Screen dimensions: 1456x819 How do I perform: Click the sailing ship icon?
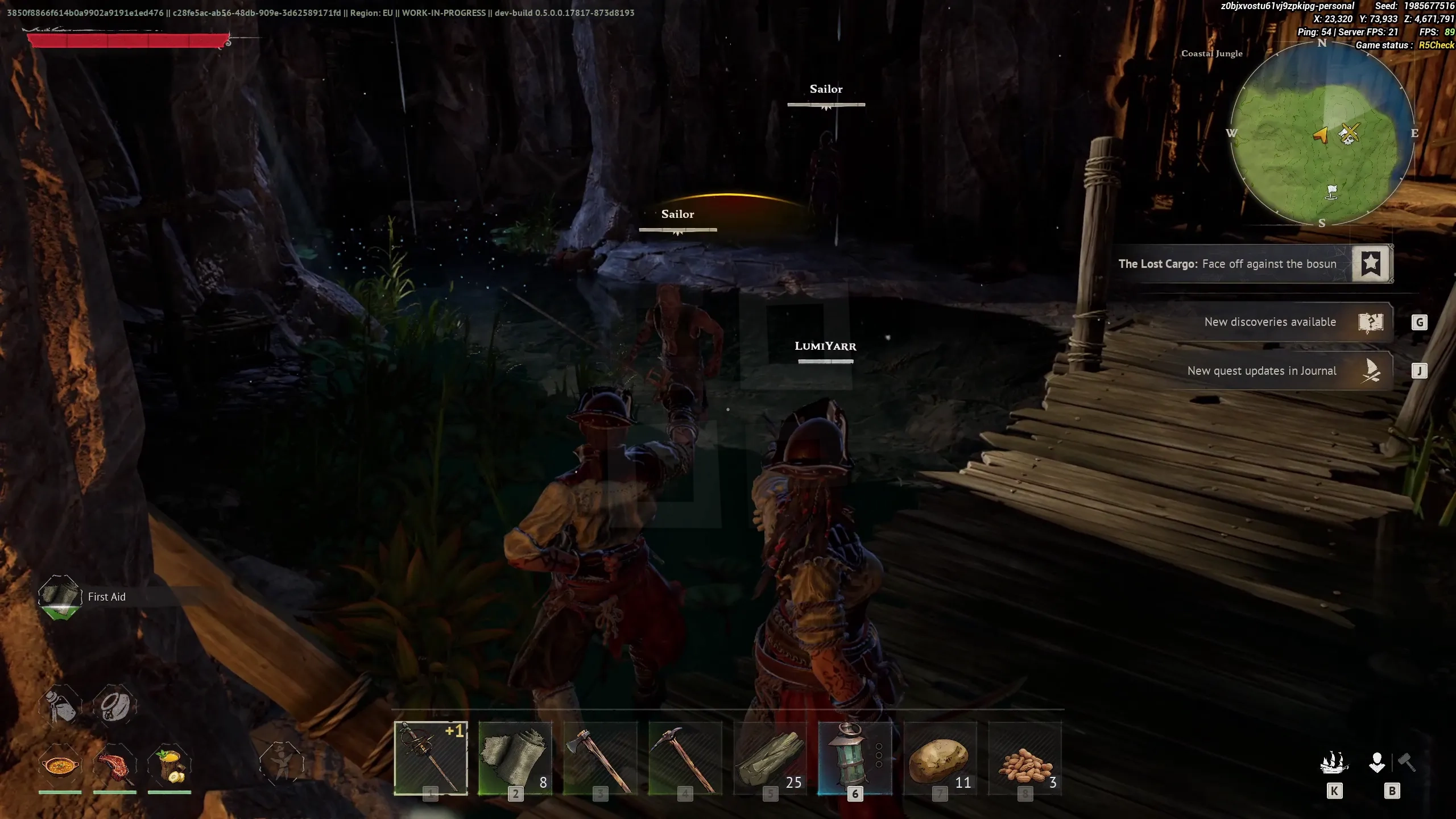coord(1334,763)
